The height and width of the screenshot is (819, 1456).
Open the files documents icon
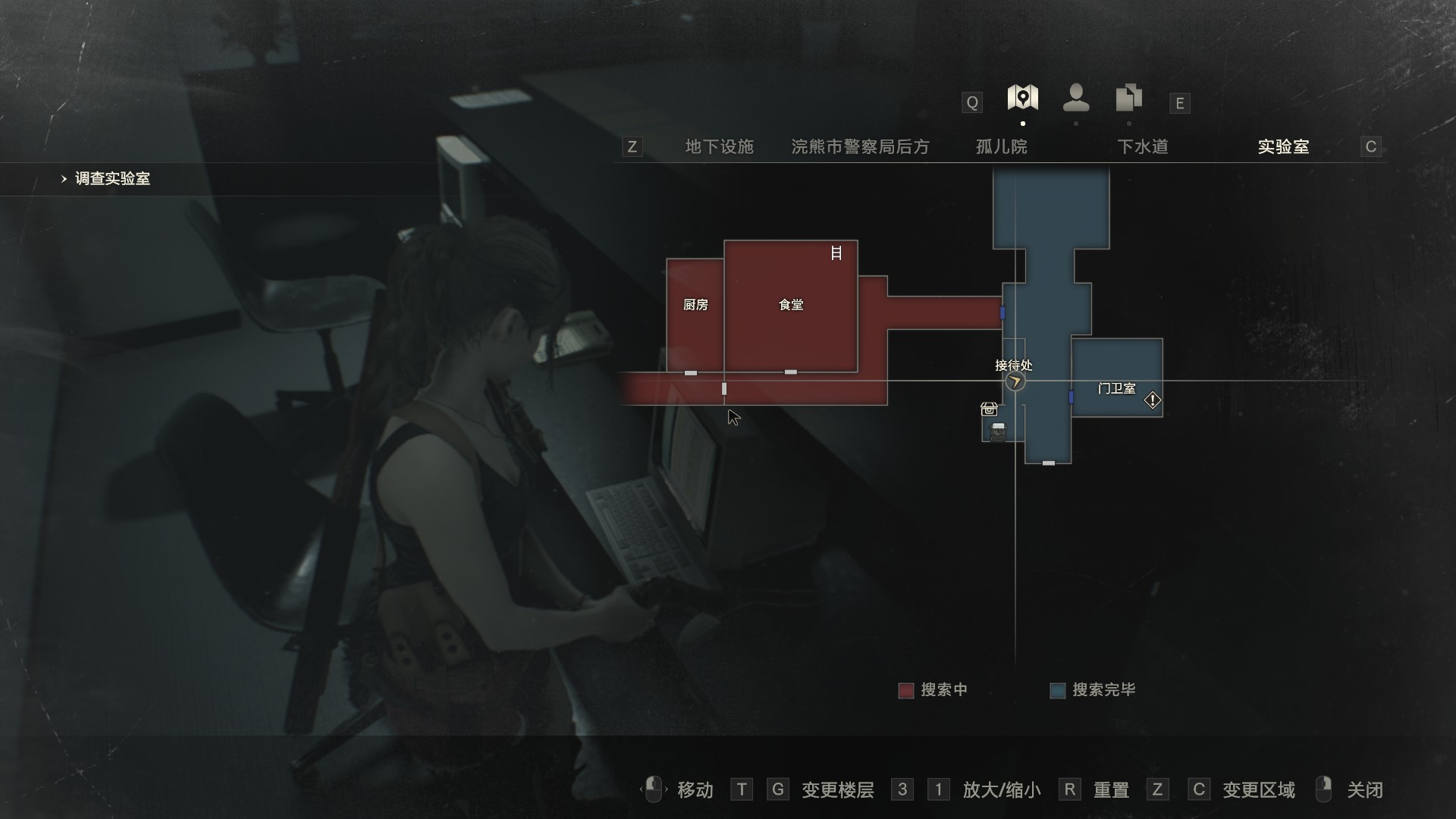point(1128,98)
